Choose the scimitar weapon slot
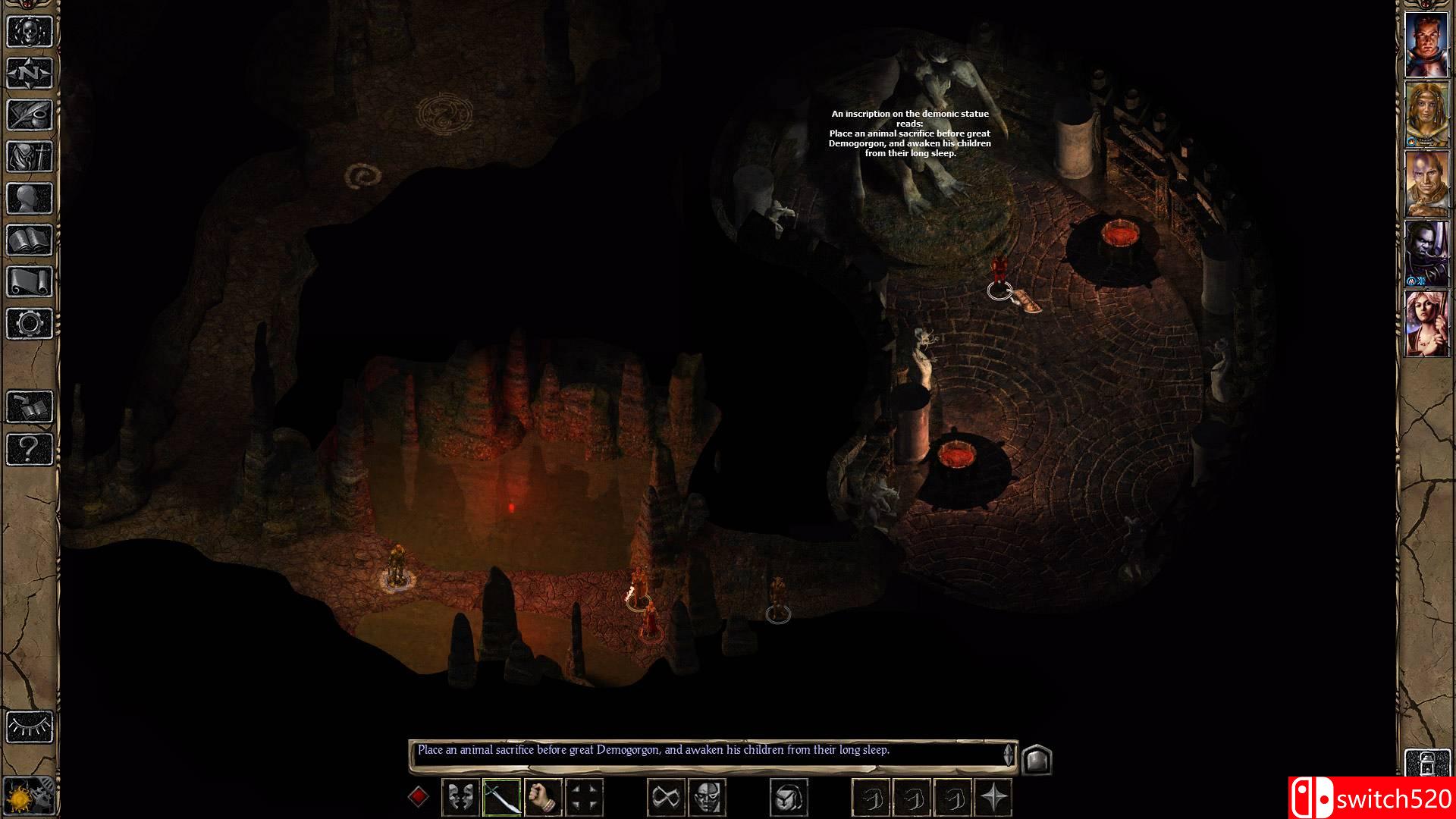This screenshot has height=819, width=1456. [501, 797]
